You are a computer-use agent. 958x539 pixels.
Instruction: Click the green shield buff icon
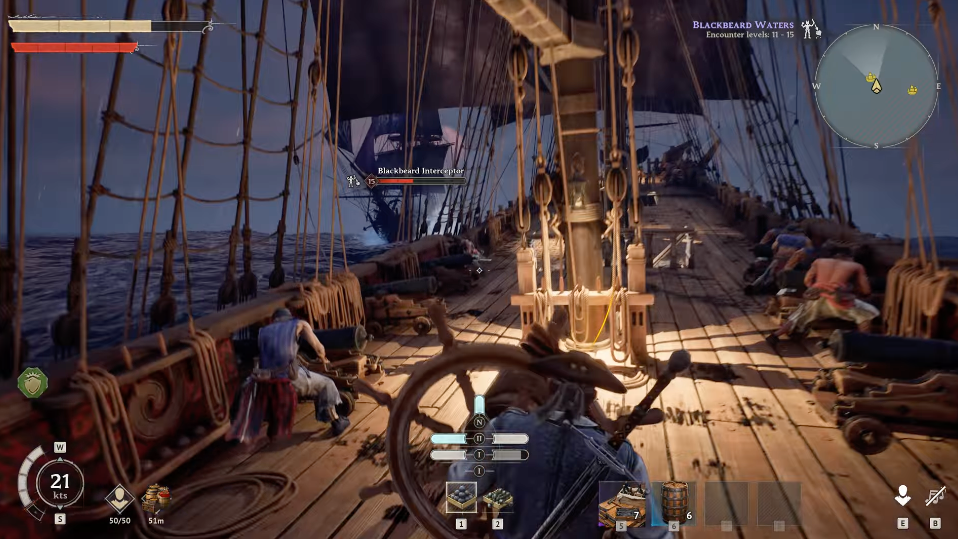(x=33, y=382)
